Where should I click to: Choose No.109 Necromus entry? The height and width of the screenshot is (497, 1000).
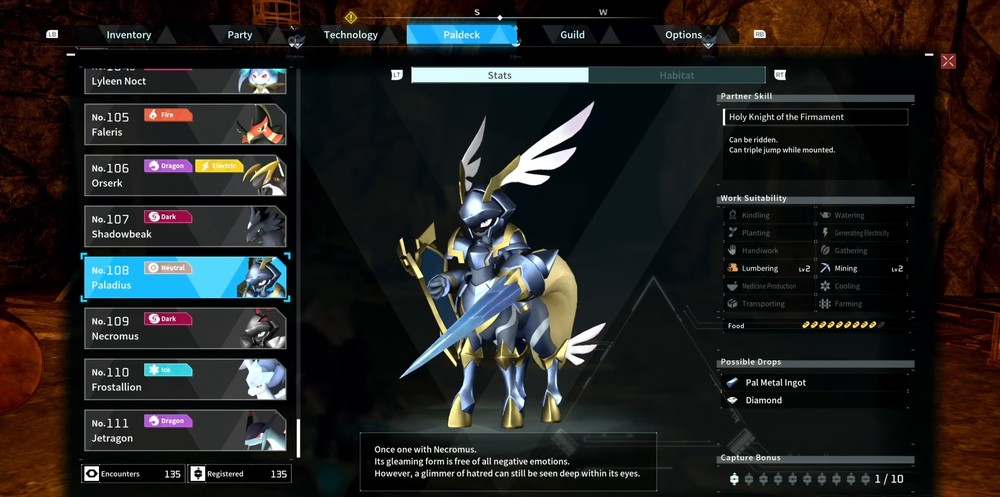tap(185, 328)
